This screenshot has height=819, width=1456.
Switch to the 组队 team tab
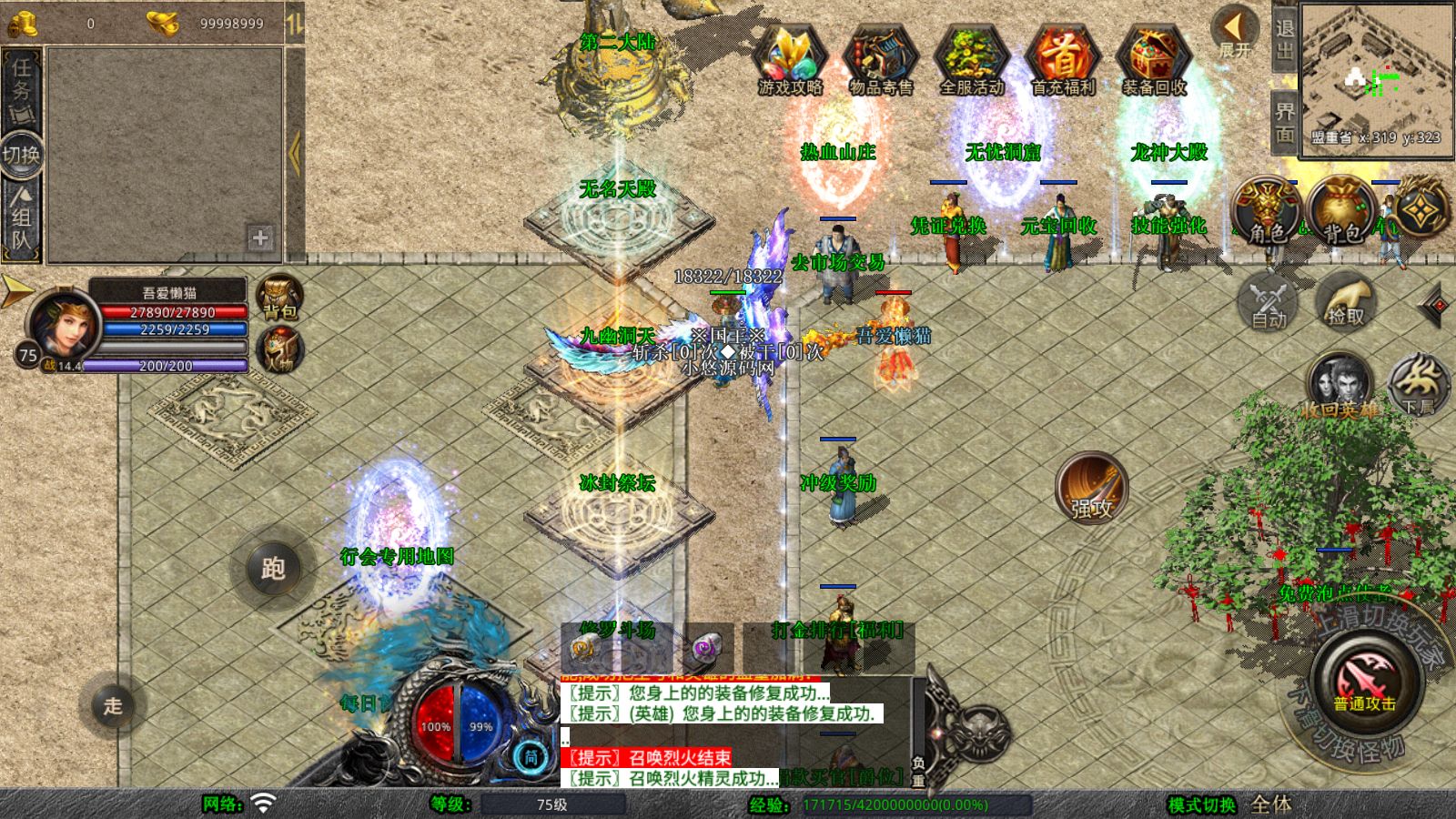point(21,218)
